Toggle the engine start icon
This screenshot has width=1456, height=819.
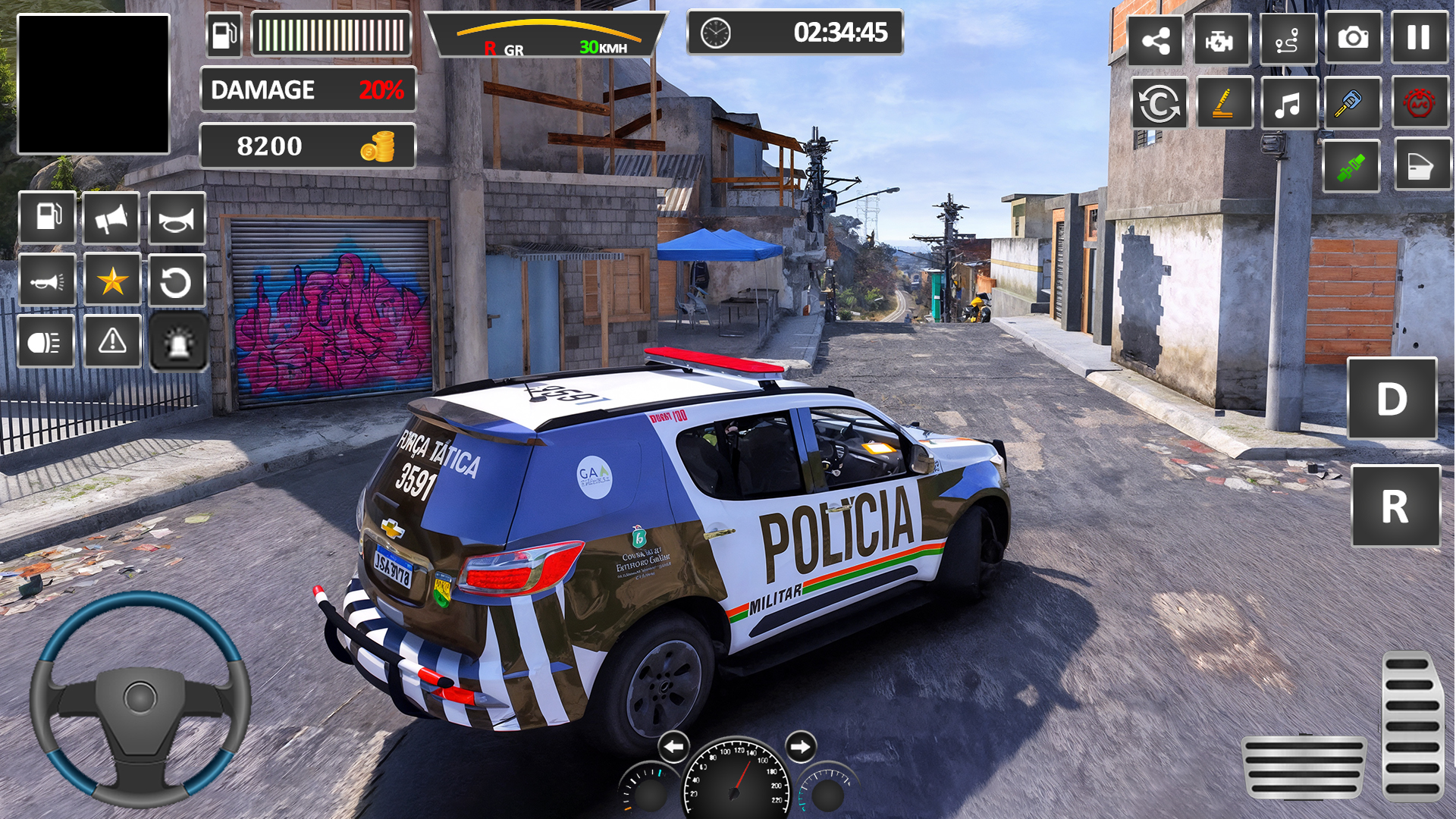pos(1221,40)
